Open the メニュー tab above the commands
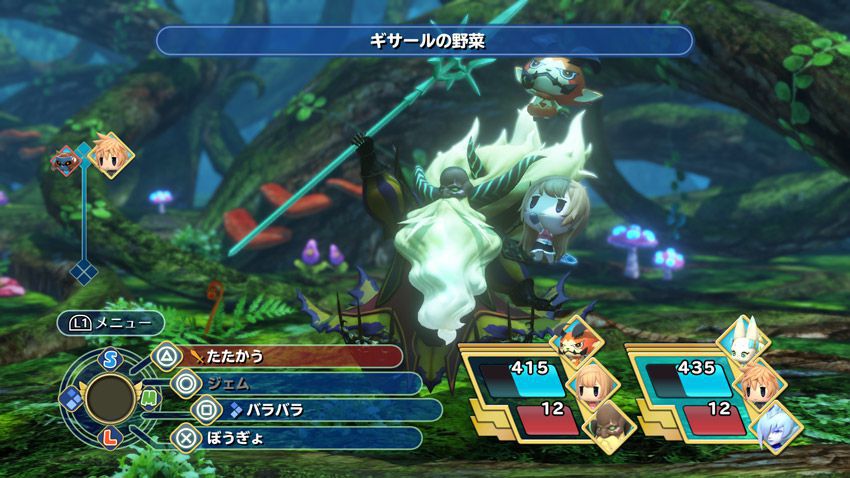 pos(110,323)
